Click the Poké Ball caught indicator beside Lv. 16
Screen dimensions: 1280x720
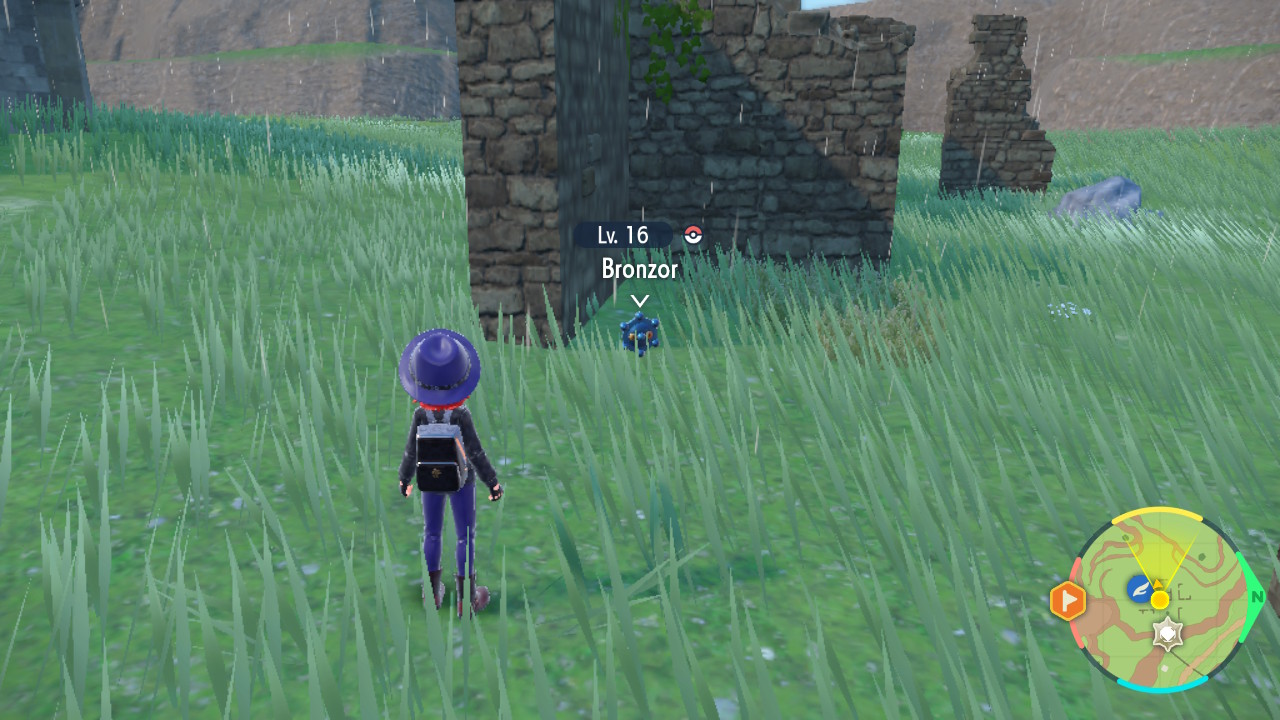click(693, 234)
